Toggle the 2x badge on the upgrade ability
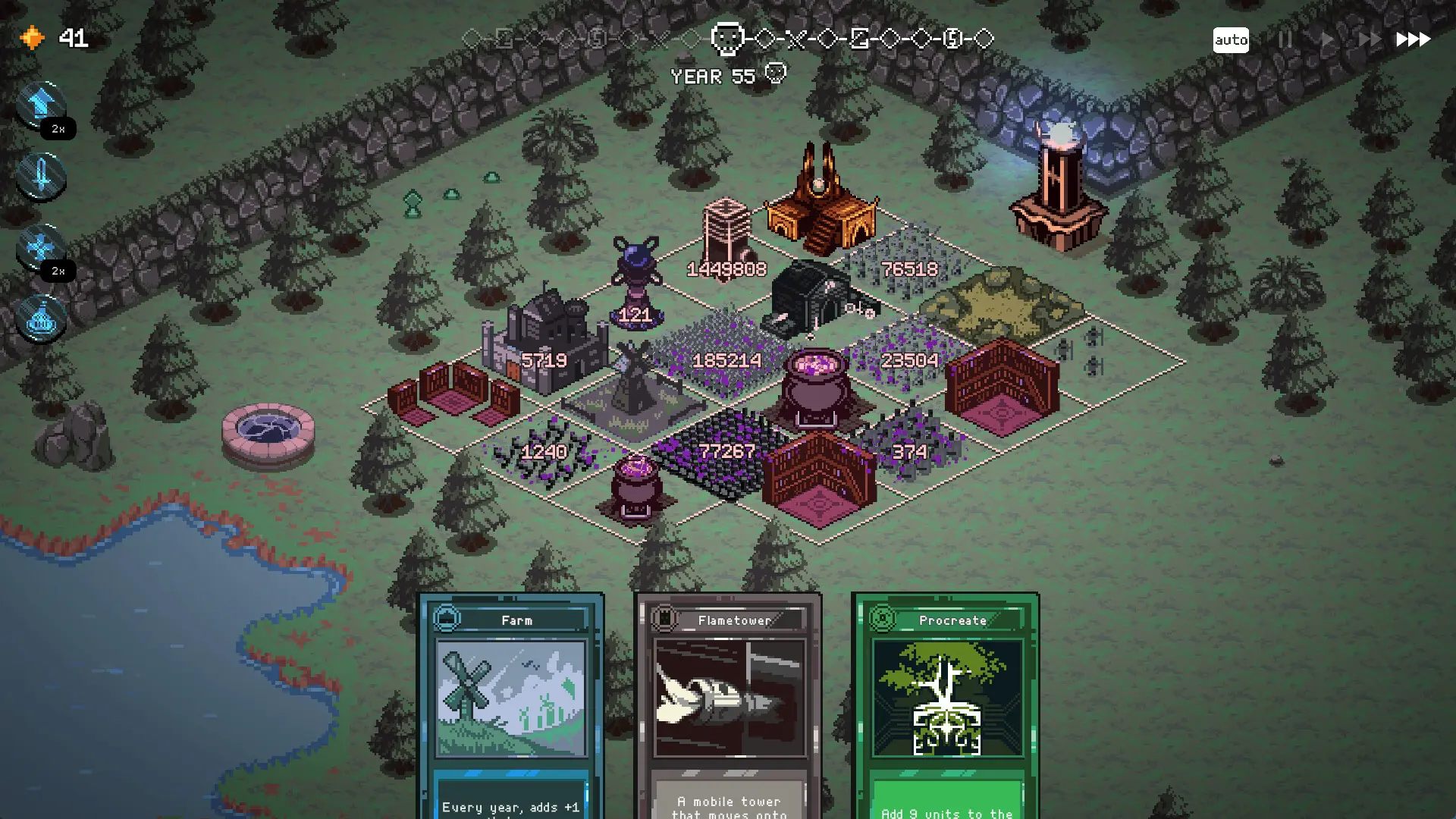This screenshot has height=819, width=1456. pyautogui.click(x=59, y=129)
